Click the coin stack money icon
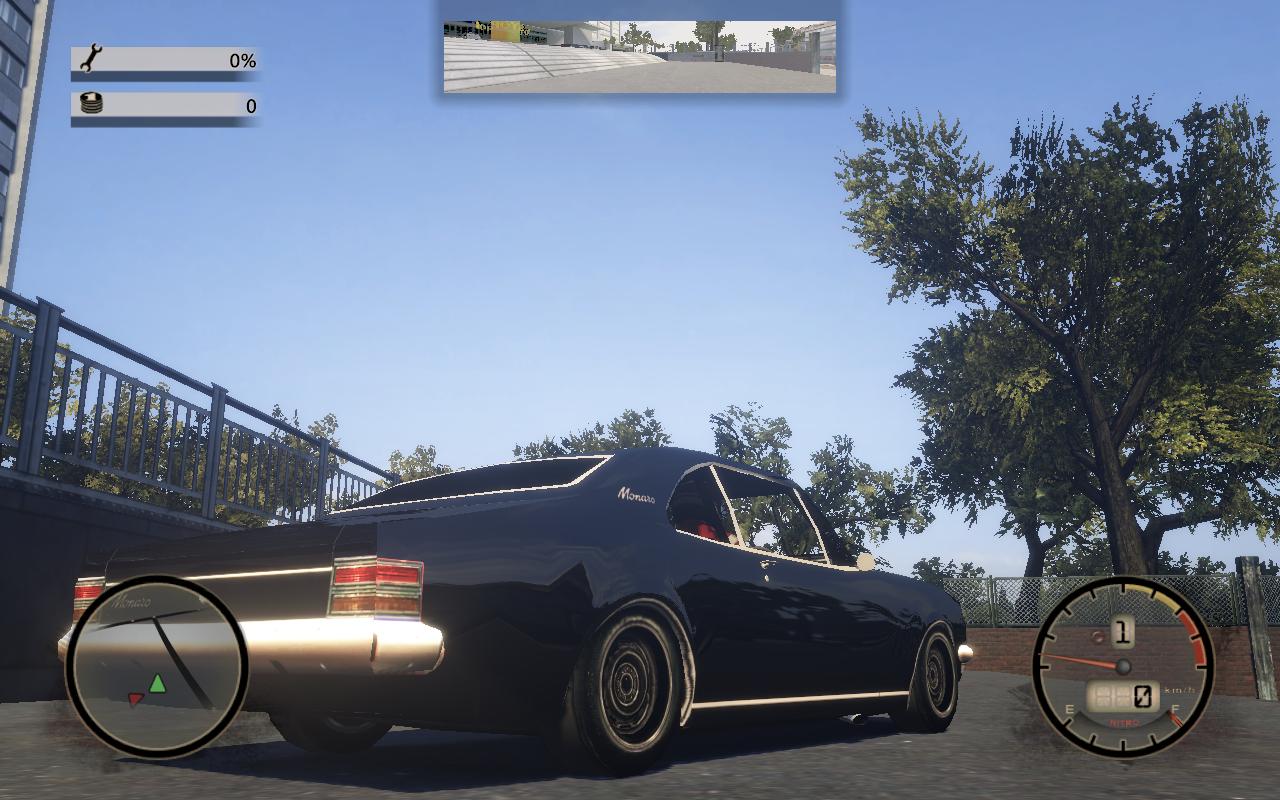This screenshot has height=800, width=1280. click(91, 104)
